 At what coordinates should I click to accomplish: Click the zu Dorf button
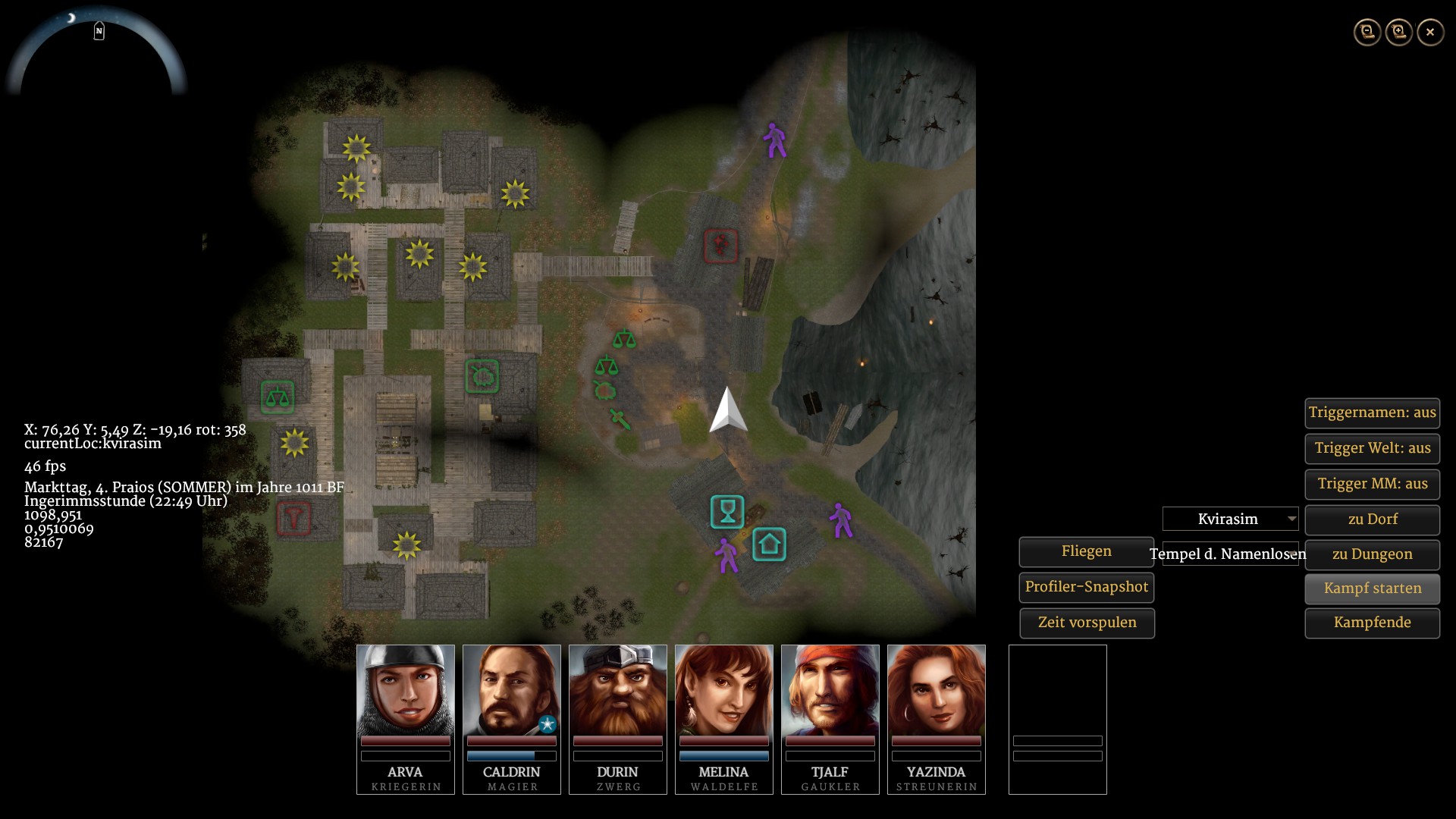tap(1372, 519)
